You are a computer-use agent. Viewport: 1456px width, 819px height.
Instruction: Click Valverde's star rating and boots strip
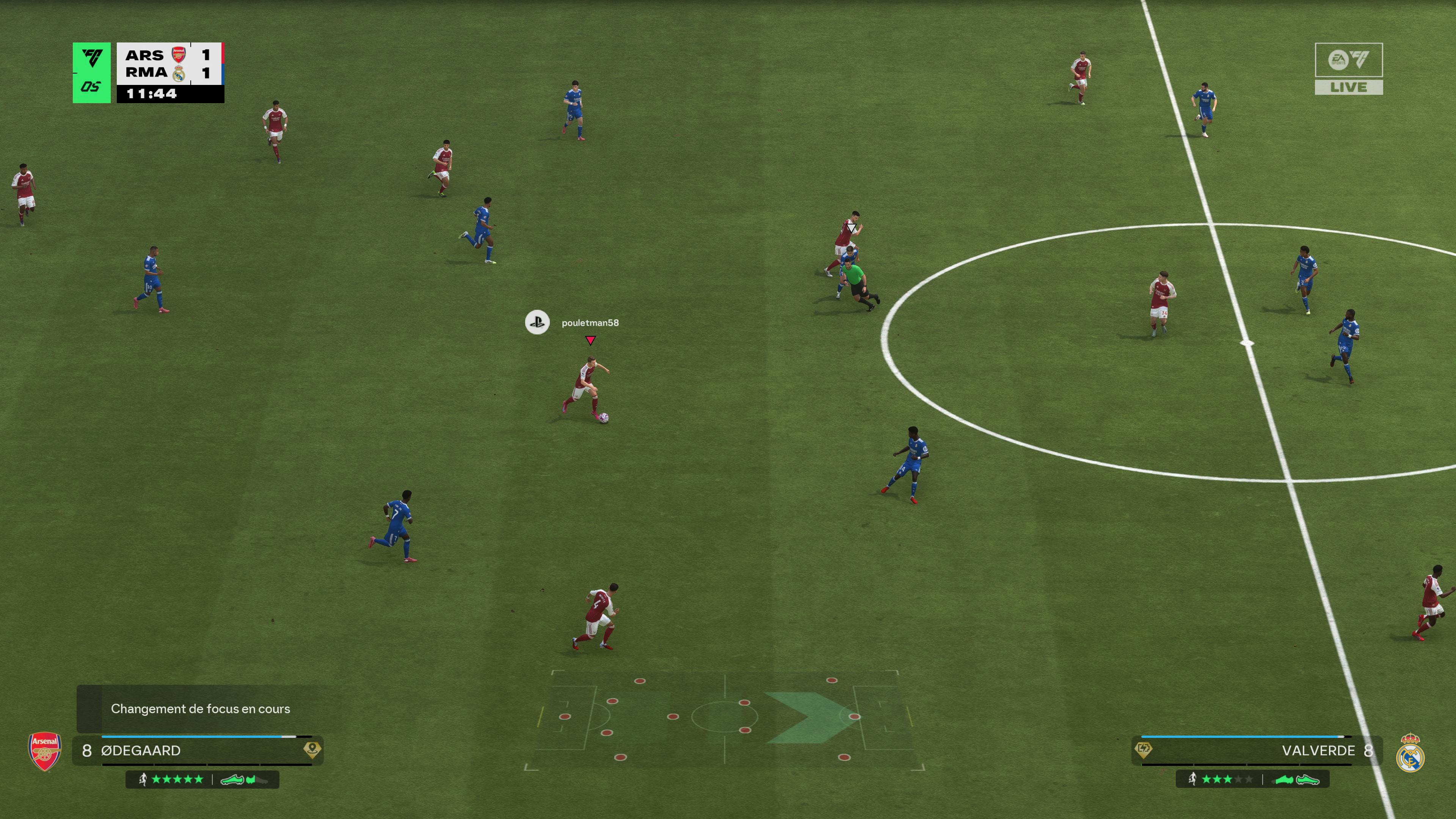point(1252,780)
